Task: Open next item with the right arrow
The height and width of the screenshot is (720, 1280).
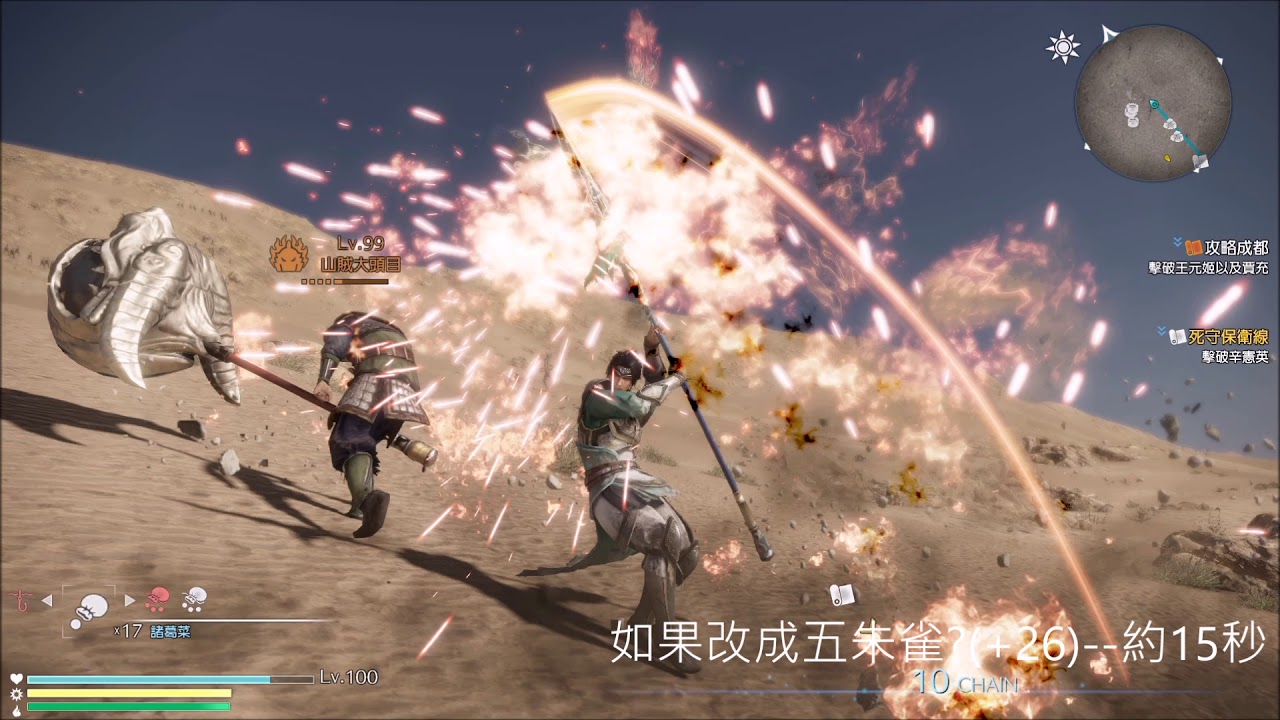Action: [130, 600]
